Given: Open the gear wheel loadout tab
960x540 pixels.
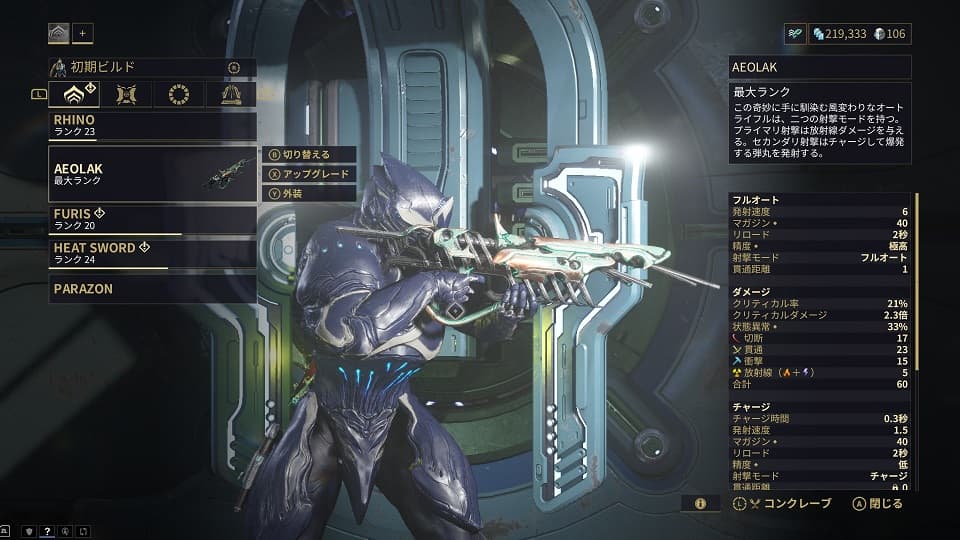Looking at the screenshot, I should [x=178, y=95].
